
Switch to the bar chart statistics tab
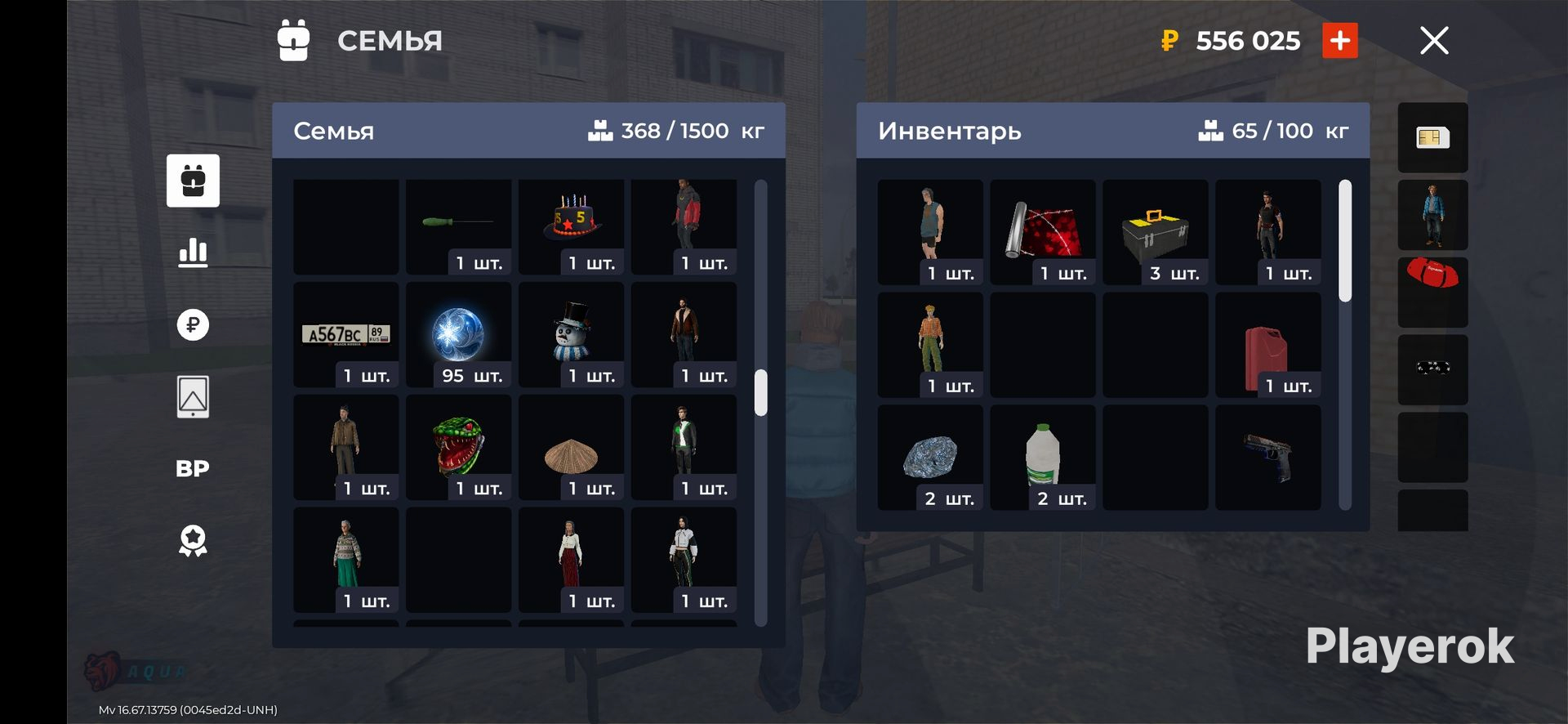coord(193,253)
